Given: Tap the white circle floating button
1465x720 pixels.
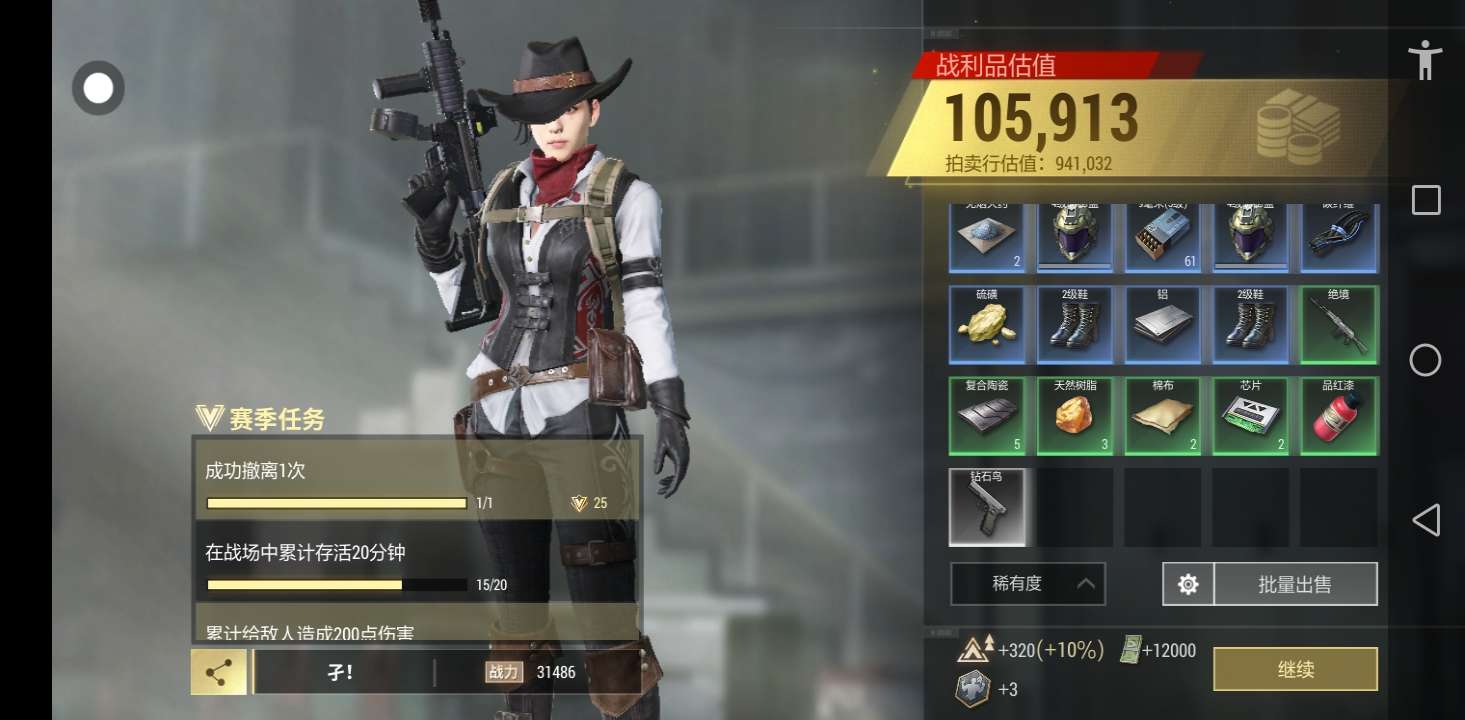Looking at the screenshot, I should [x=98, y=88].
